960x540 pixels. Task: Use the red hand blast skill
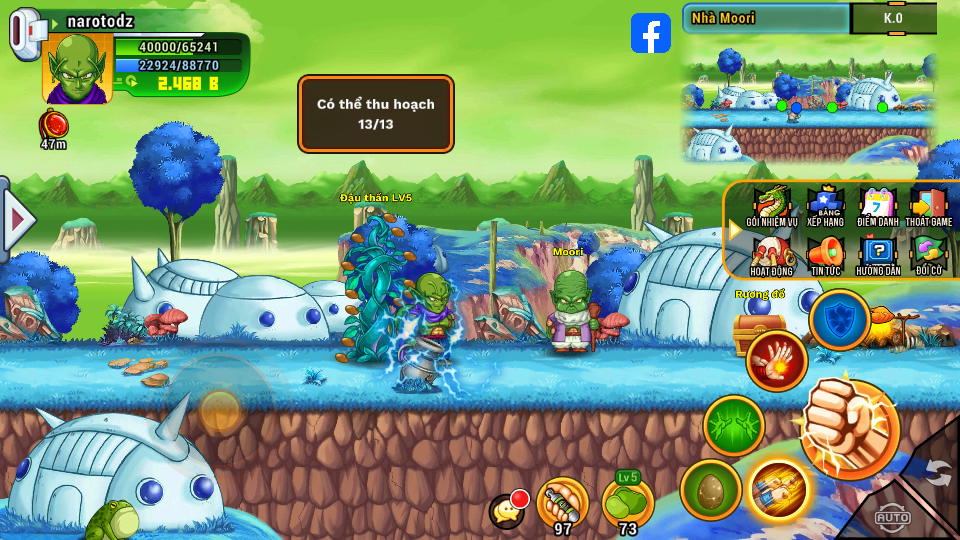[776, 360]
